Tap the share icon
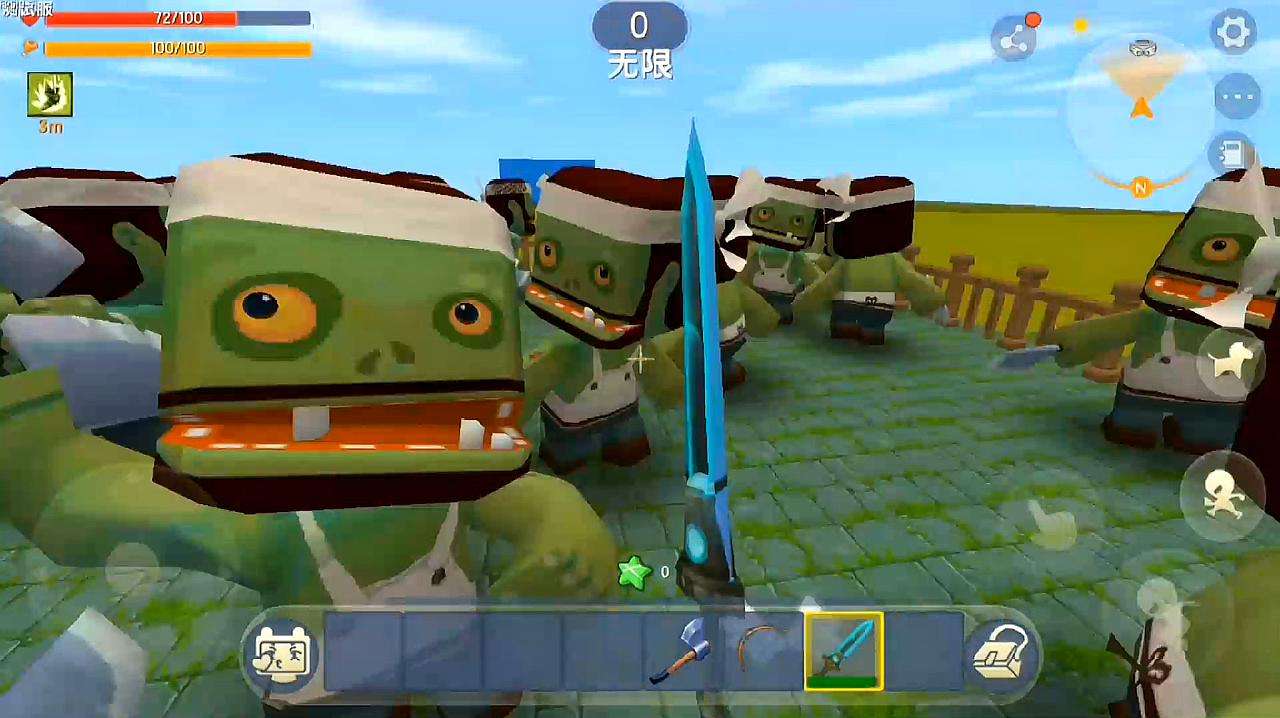 click(x=1014, y=39)
